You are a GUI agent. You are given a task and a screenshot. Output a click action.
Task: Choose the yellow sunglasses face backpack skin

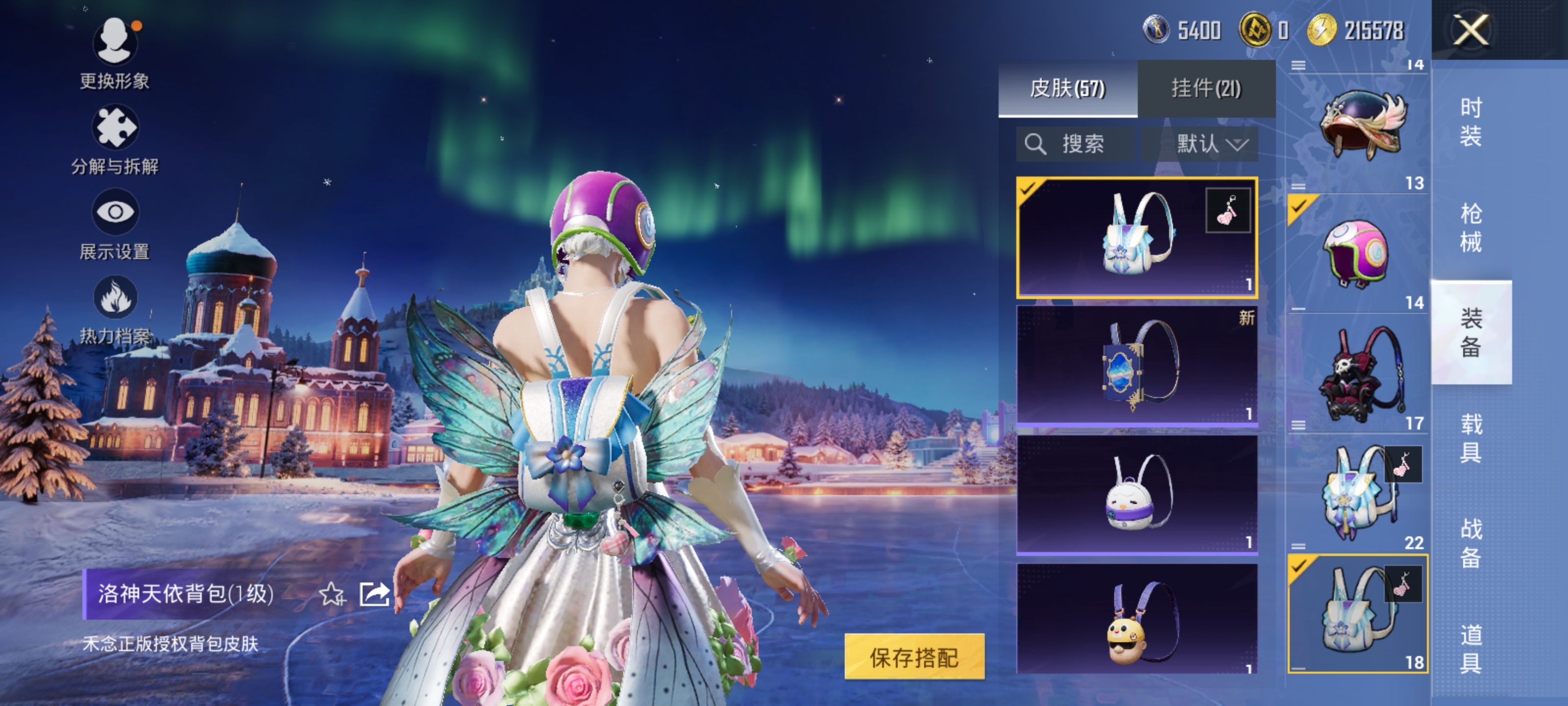point(1136,621)
